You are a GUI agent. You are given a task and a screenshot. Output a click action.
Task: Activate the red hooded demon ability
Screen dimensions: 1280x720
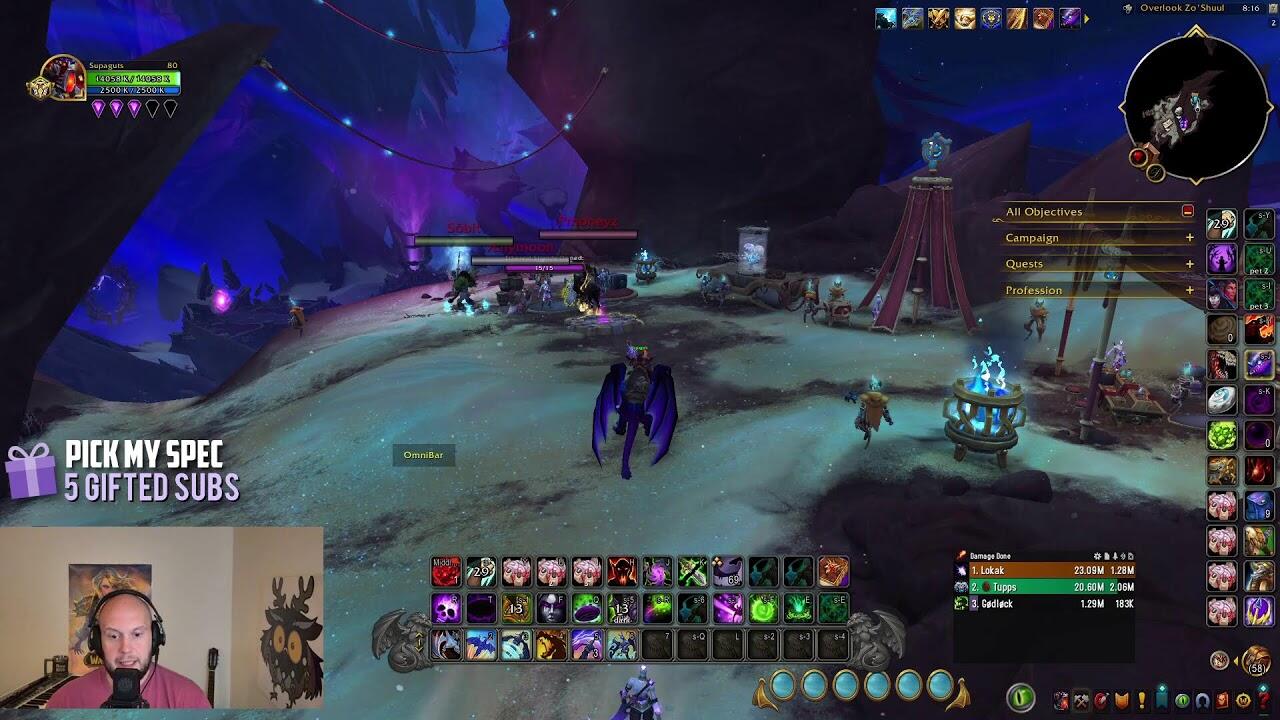point(622,572)
